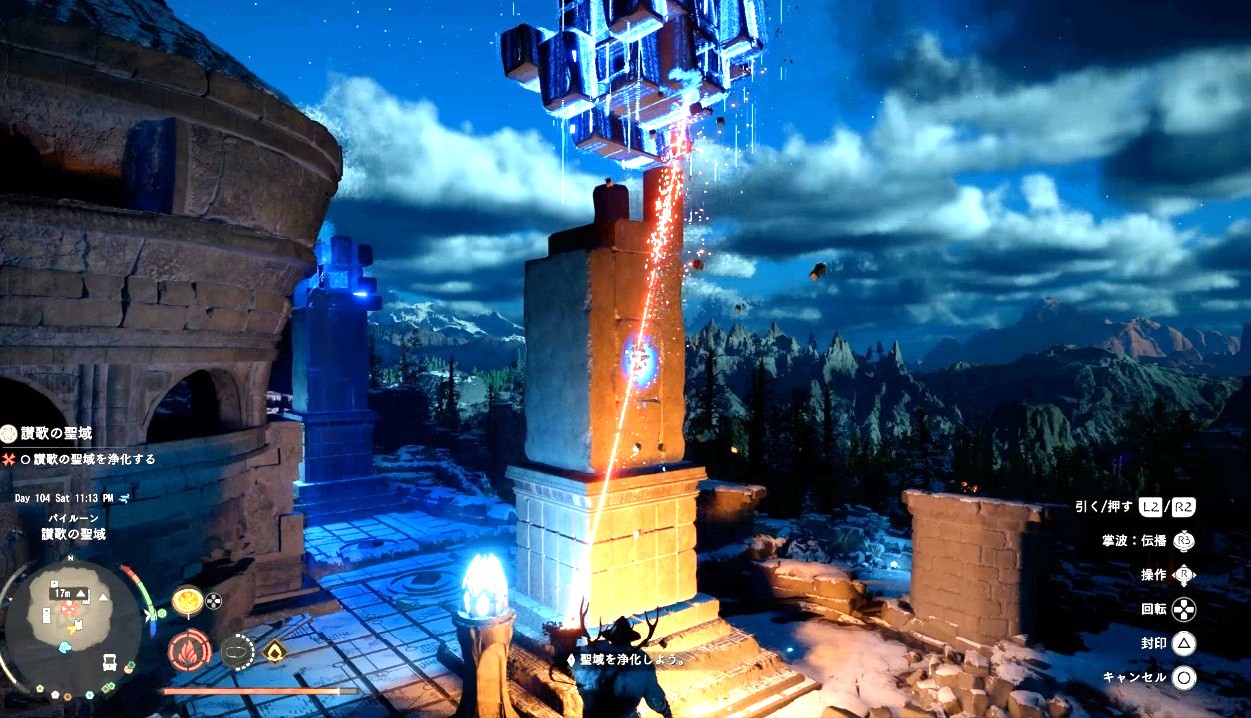
Task: Click the white shop marker on minimap
Action: (109, 663)
